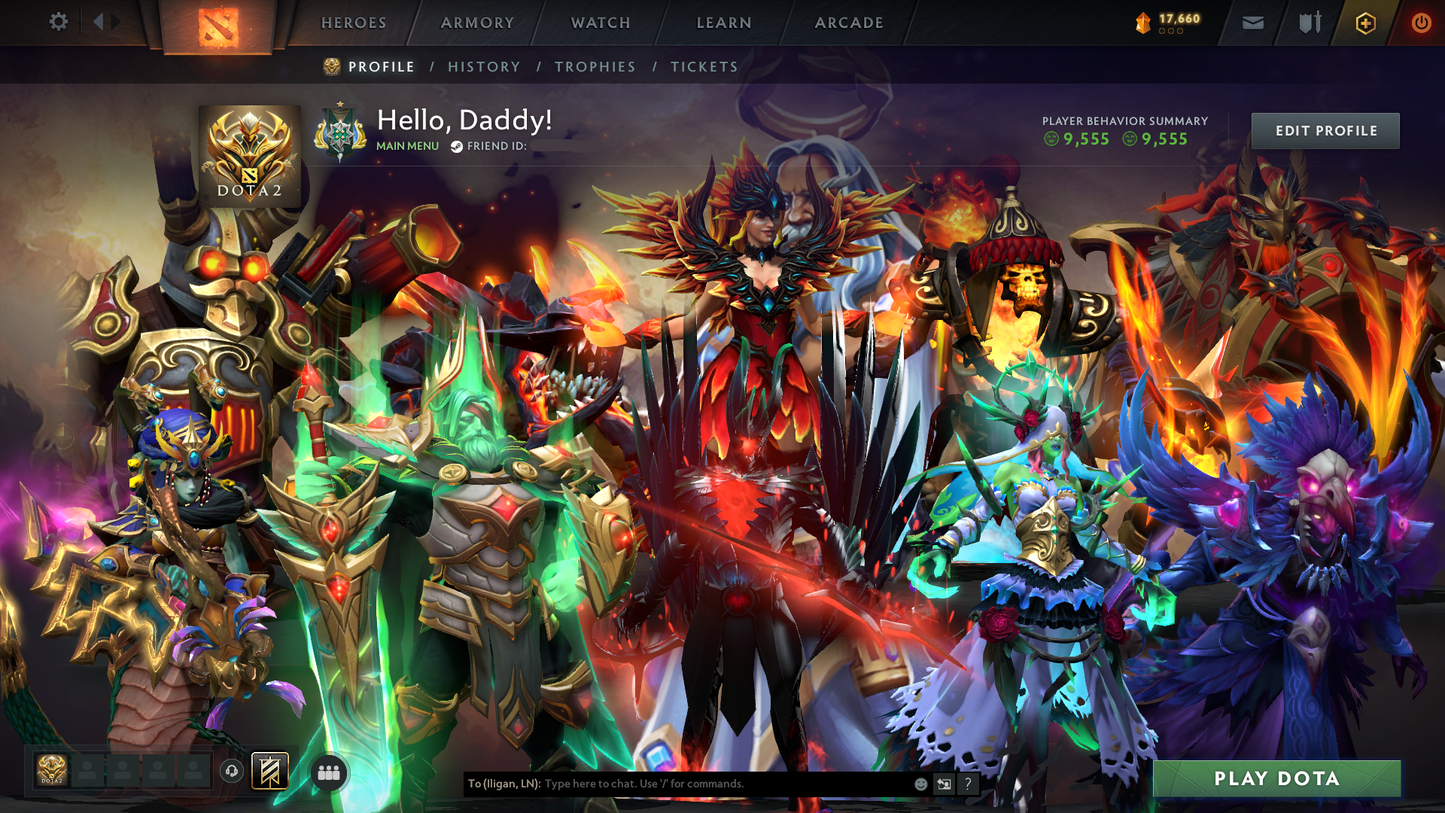Go to the Armory section
This screenshot has height=813, width=1445.
[478, 23]
